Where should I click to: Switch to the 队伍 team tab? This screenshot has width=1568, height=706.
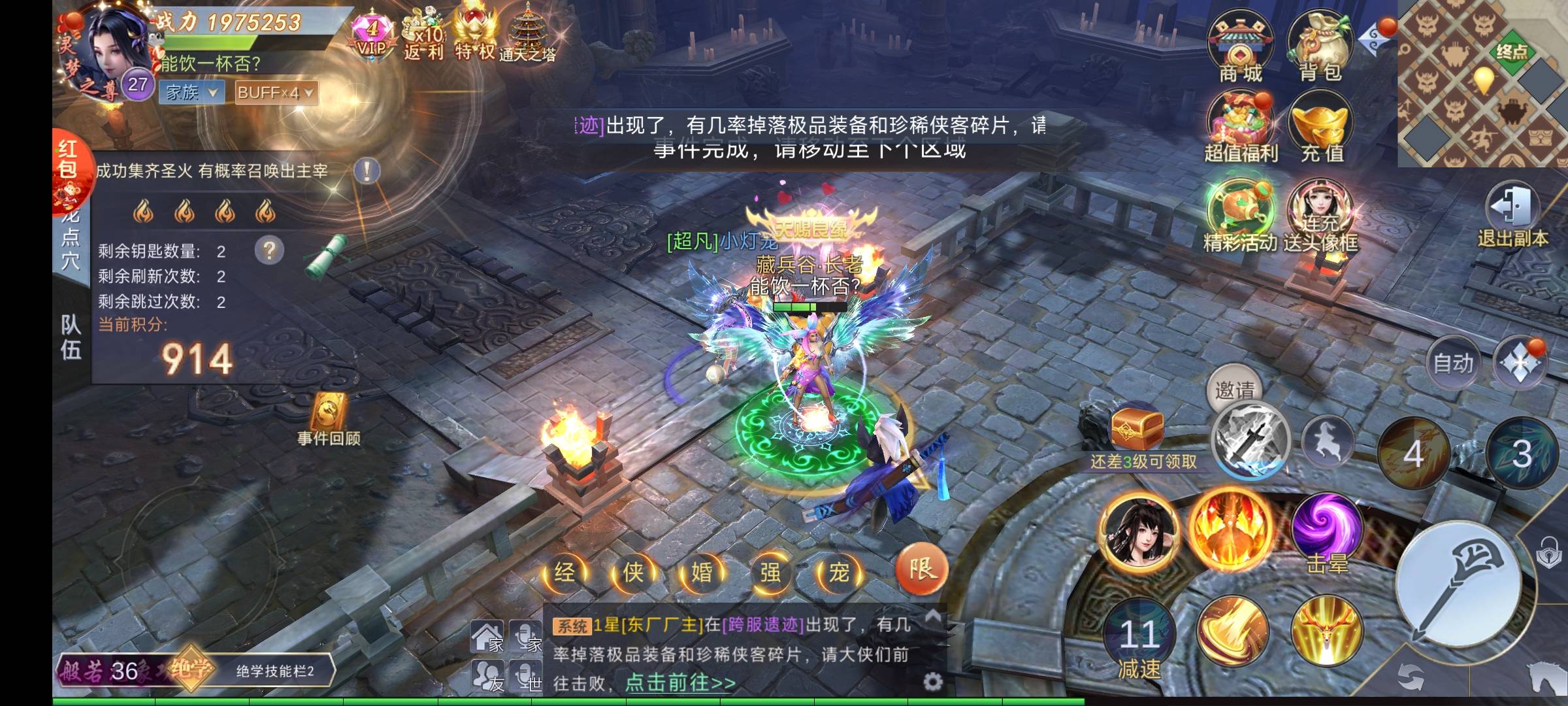pos(71,337)
